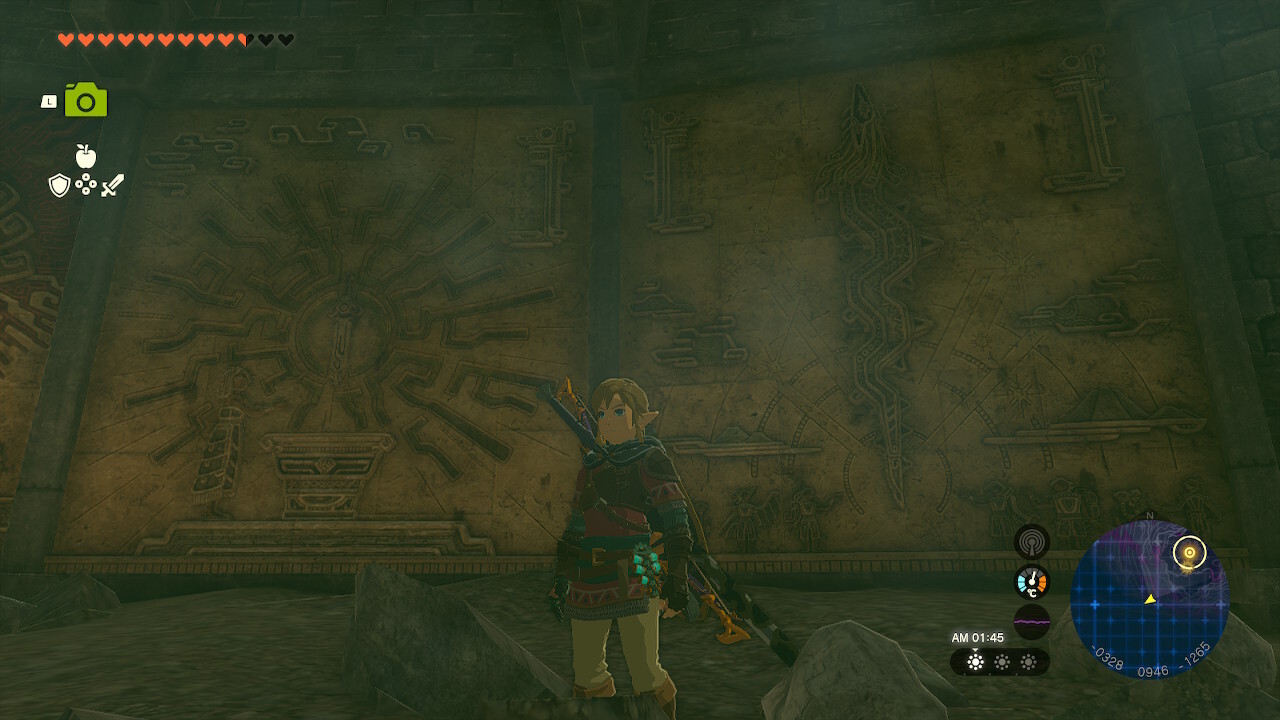This screenshot has height=720, width=1280.
Task: Select the highlighted current weather forecast icon
Action: (975, 662)
